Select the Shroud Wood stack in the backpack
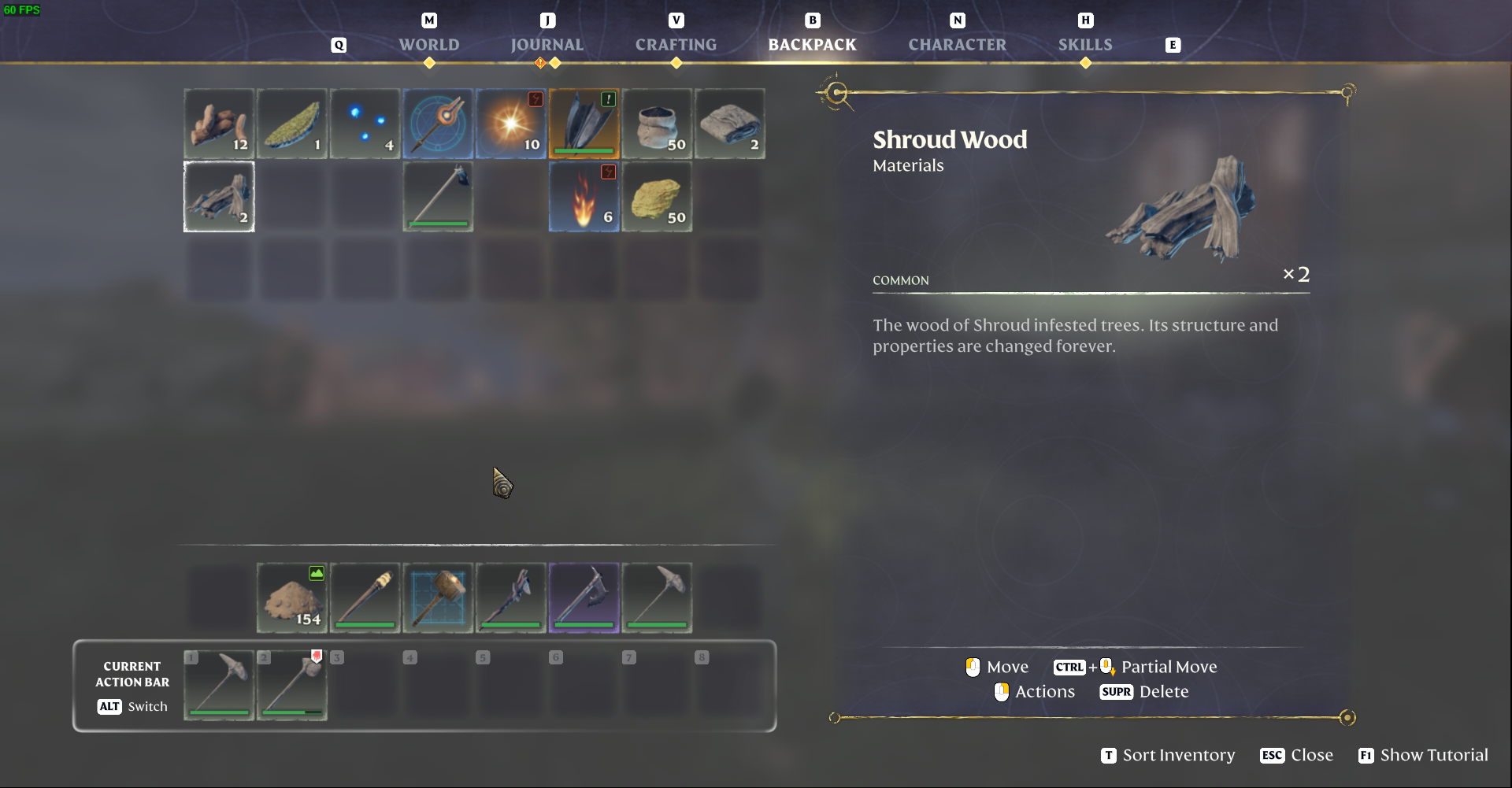The width and height of the screenshot is (1512, 788). coord(219,197)
